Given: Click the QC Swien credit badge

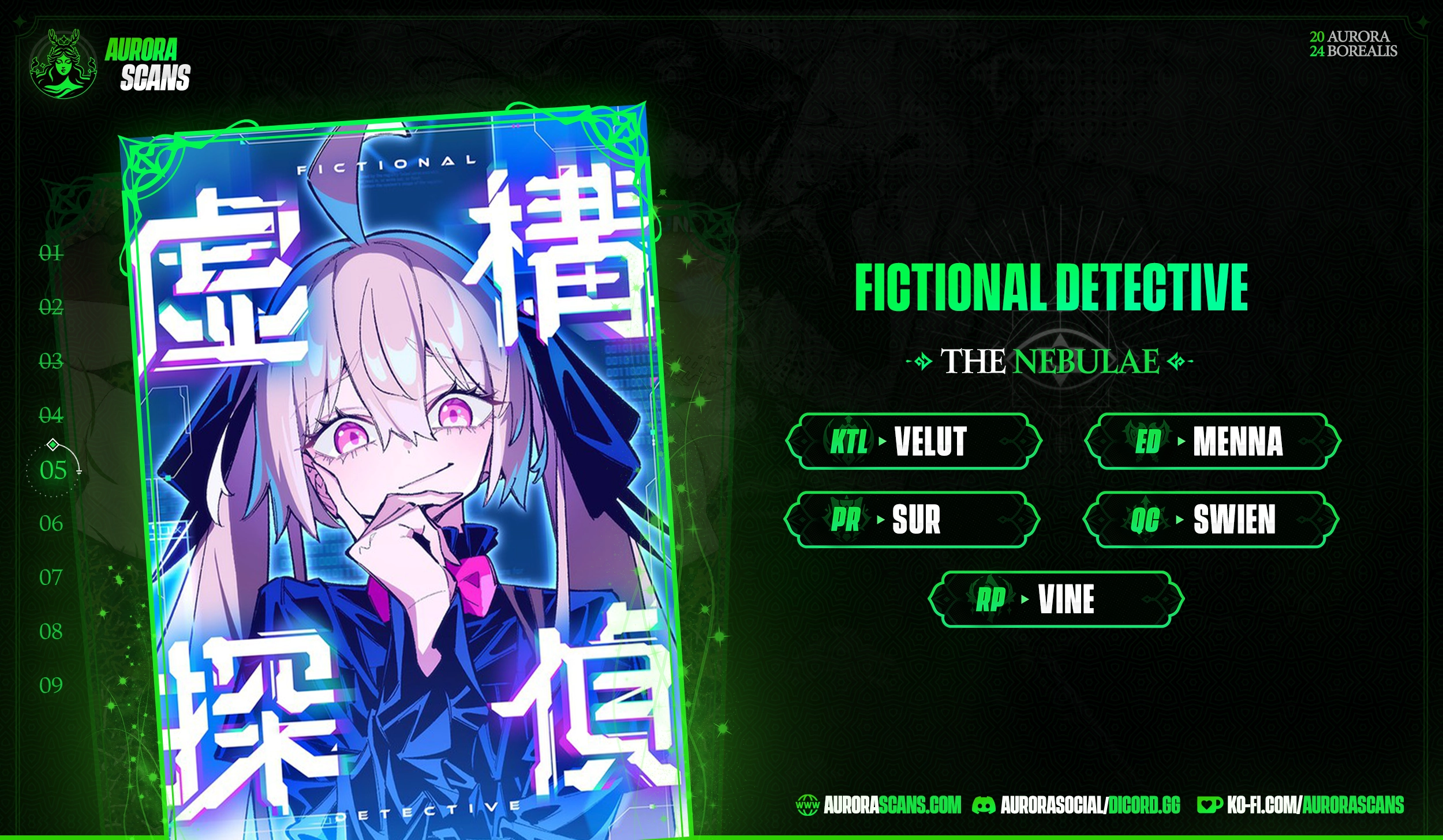Looking at the screenshot, I should [x=1211, y=520].
